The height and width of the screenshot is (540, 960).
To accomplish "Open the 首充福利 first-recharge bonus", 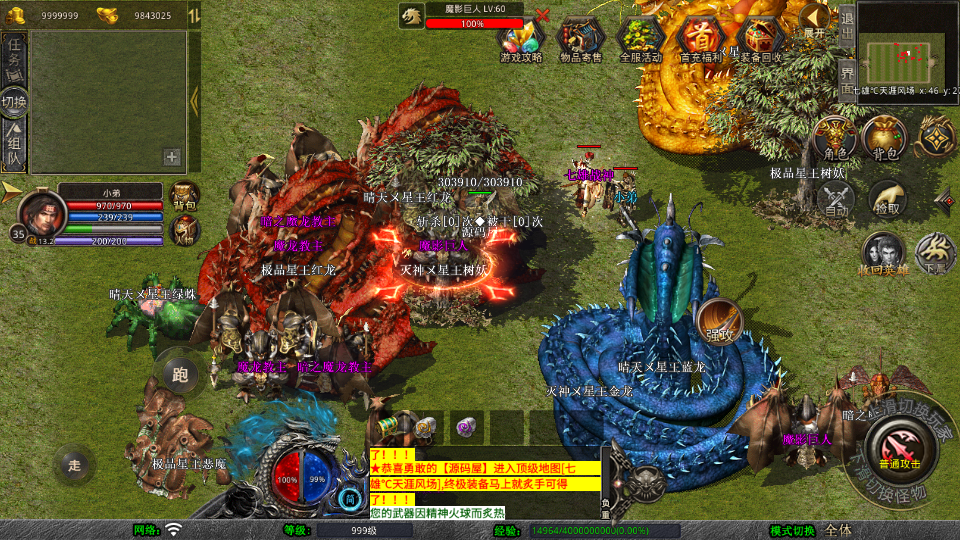I will click(701, 39).
